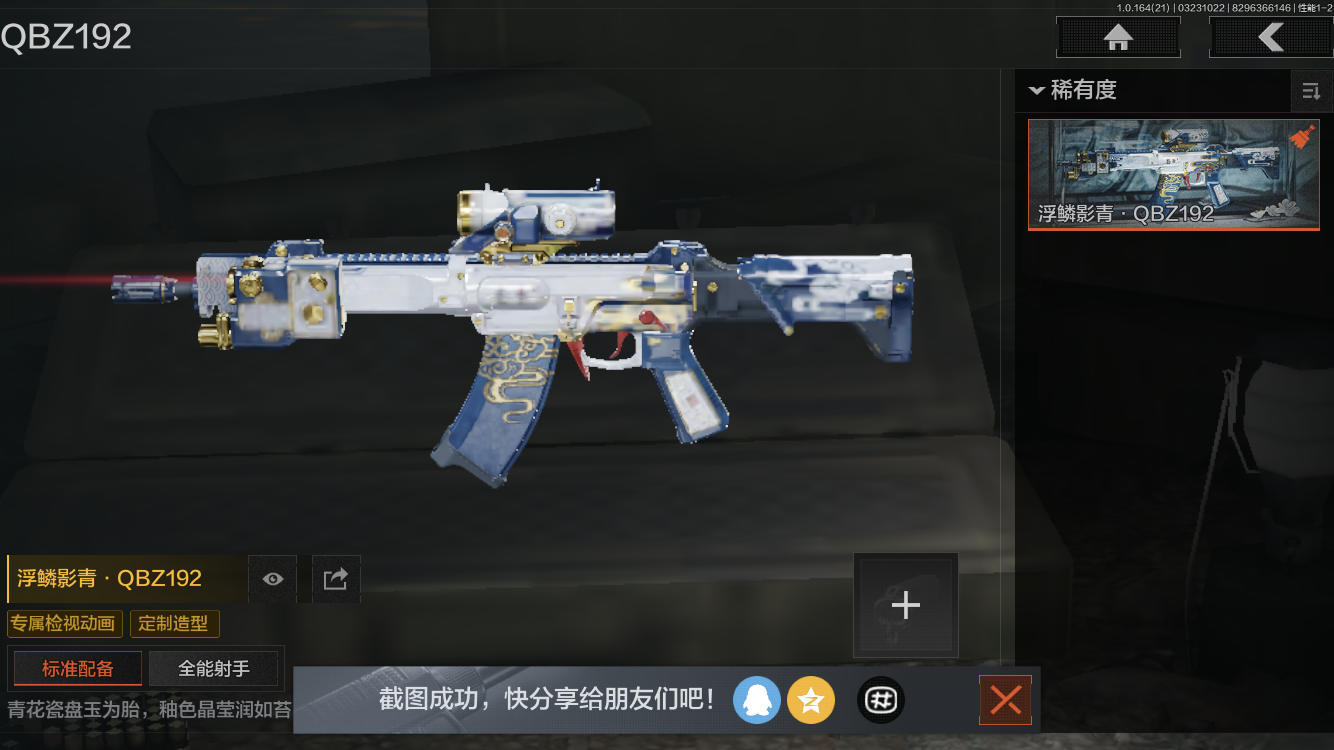This screenshot has width=1334, height=750.
Task: Click the plus icon on the attachment slot
Action: click(x=905, y=604)
